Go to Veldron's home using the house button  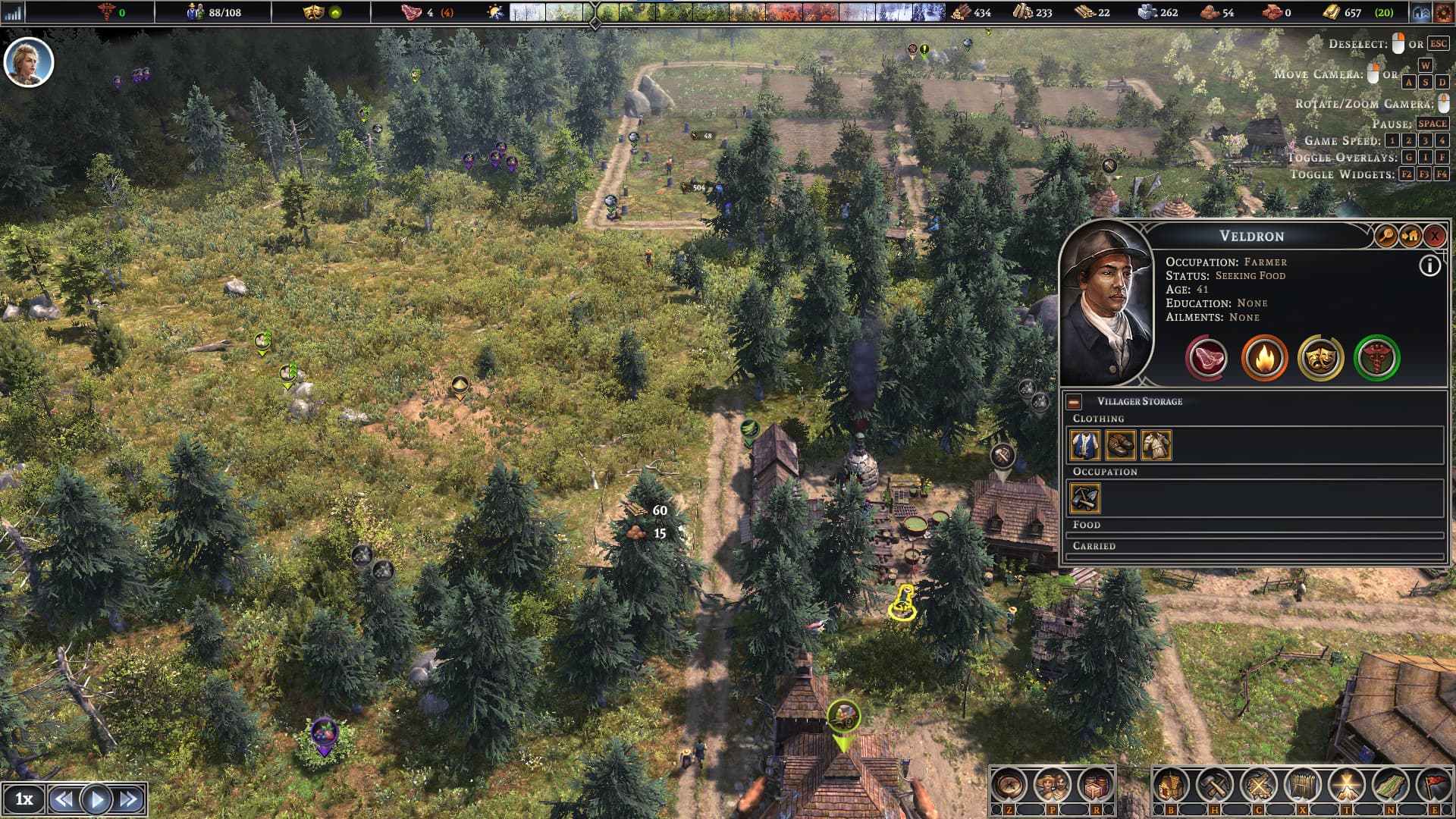pyautogui.click(x=1410, y=237)
